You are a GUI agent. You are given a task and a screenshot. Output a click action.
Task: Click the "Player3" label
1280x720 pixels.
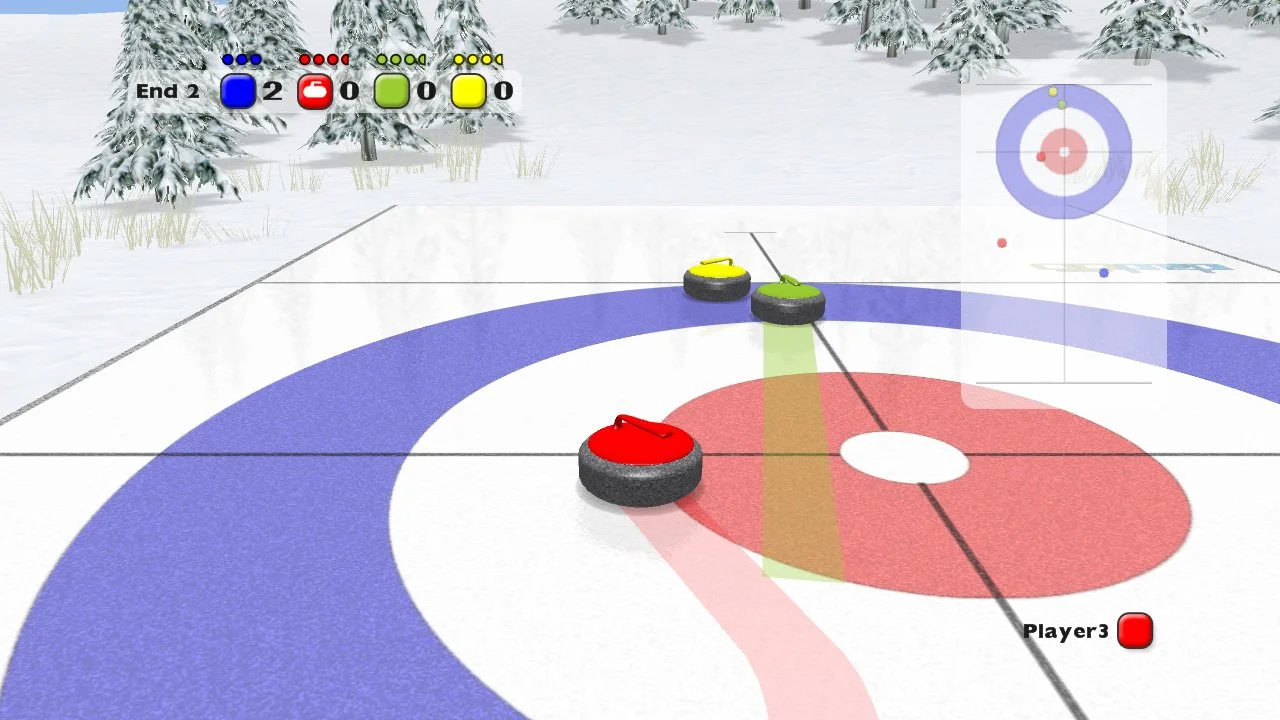1064,630
